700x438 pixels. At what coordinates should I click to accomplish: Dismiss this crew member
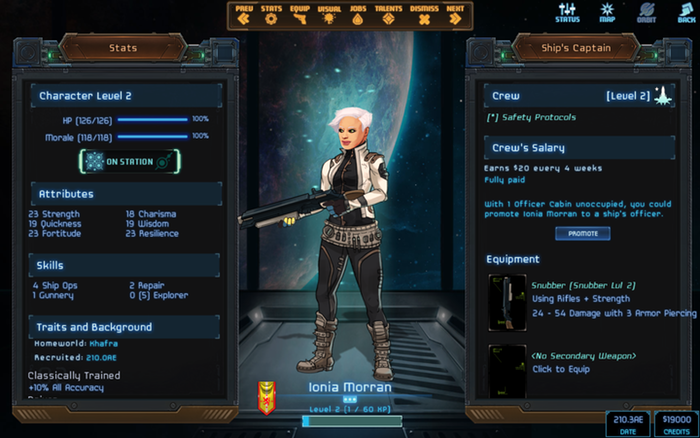coord(424,14)
